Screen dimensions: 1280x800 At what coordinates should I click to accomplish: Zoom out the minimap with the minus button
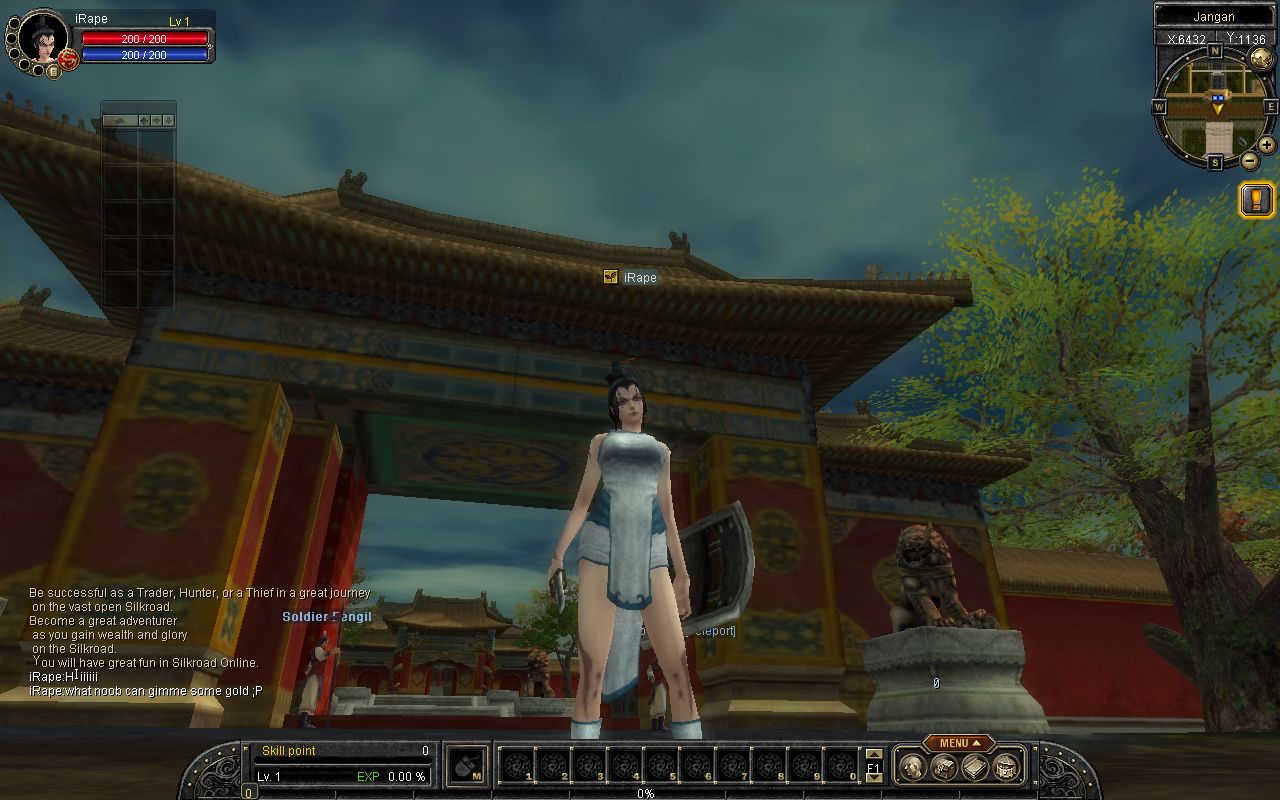pyautogui.click(x=1250, y=160)
